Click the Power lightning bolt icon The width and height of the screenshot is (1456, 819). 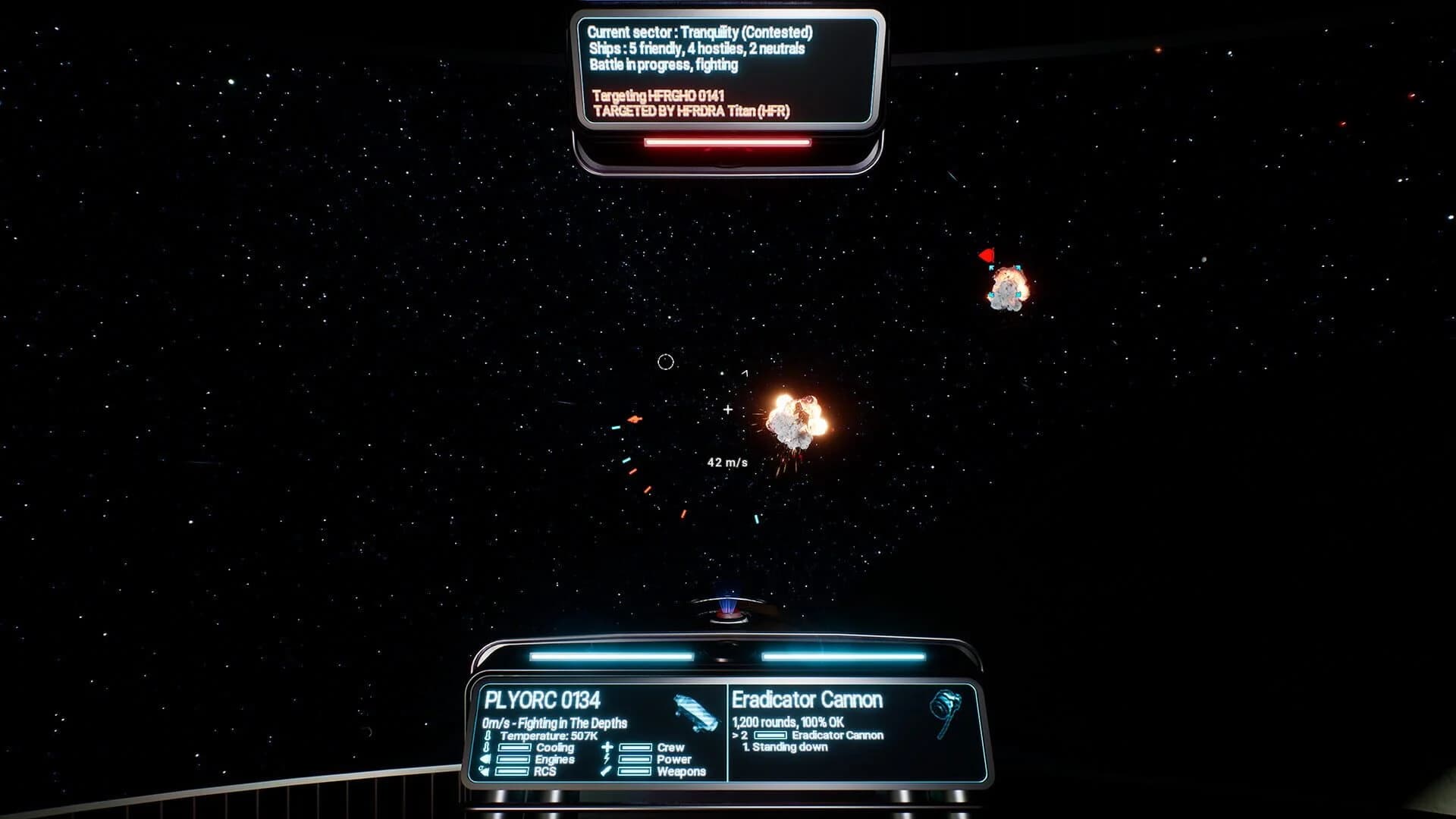[x=607, y=760]
